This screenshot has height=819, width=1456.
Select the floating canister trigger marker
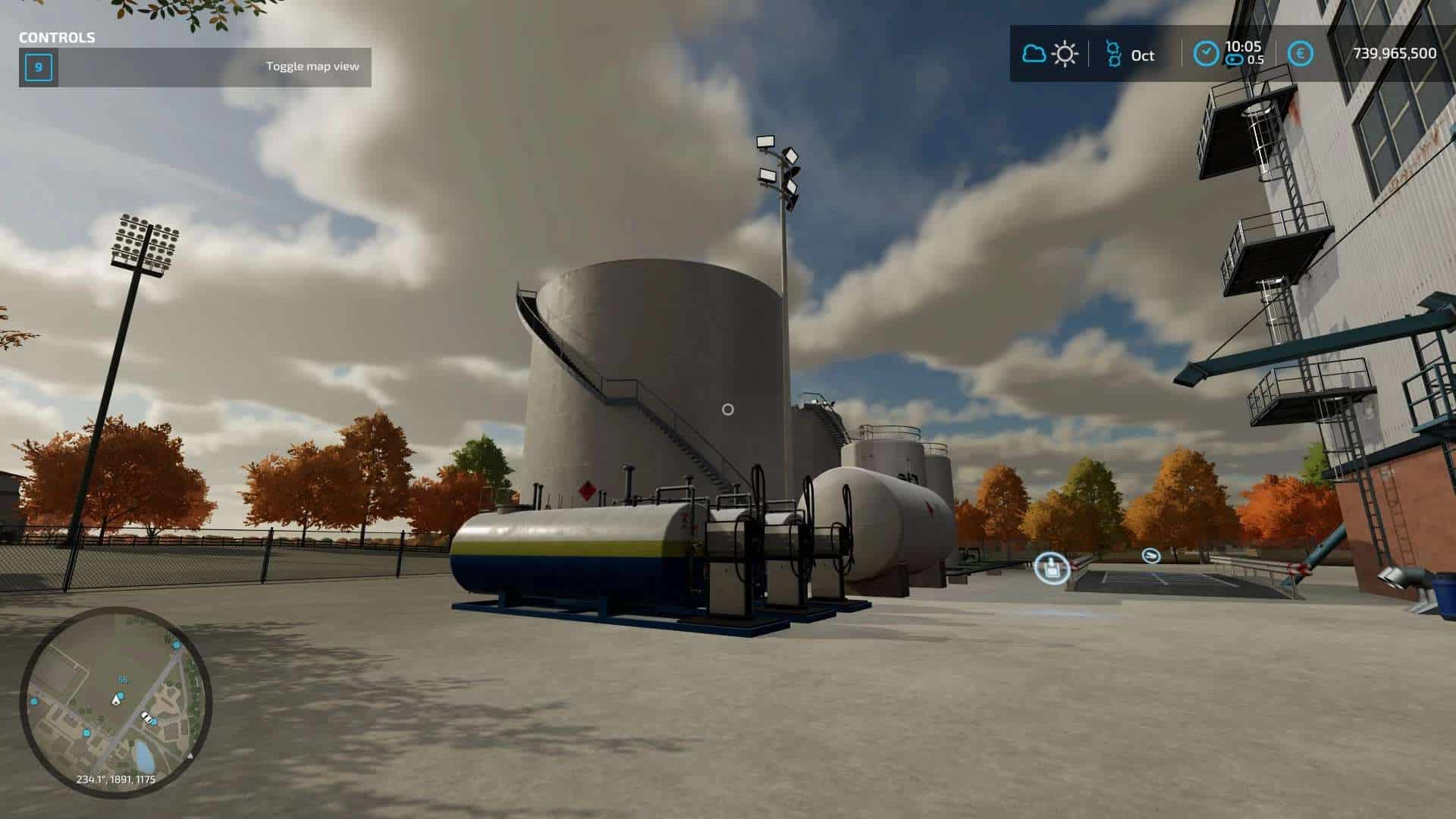click(x=1052, y=567)
